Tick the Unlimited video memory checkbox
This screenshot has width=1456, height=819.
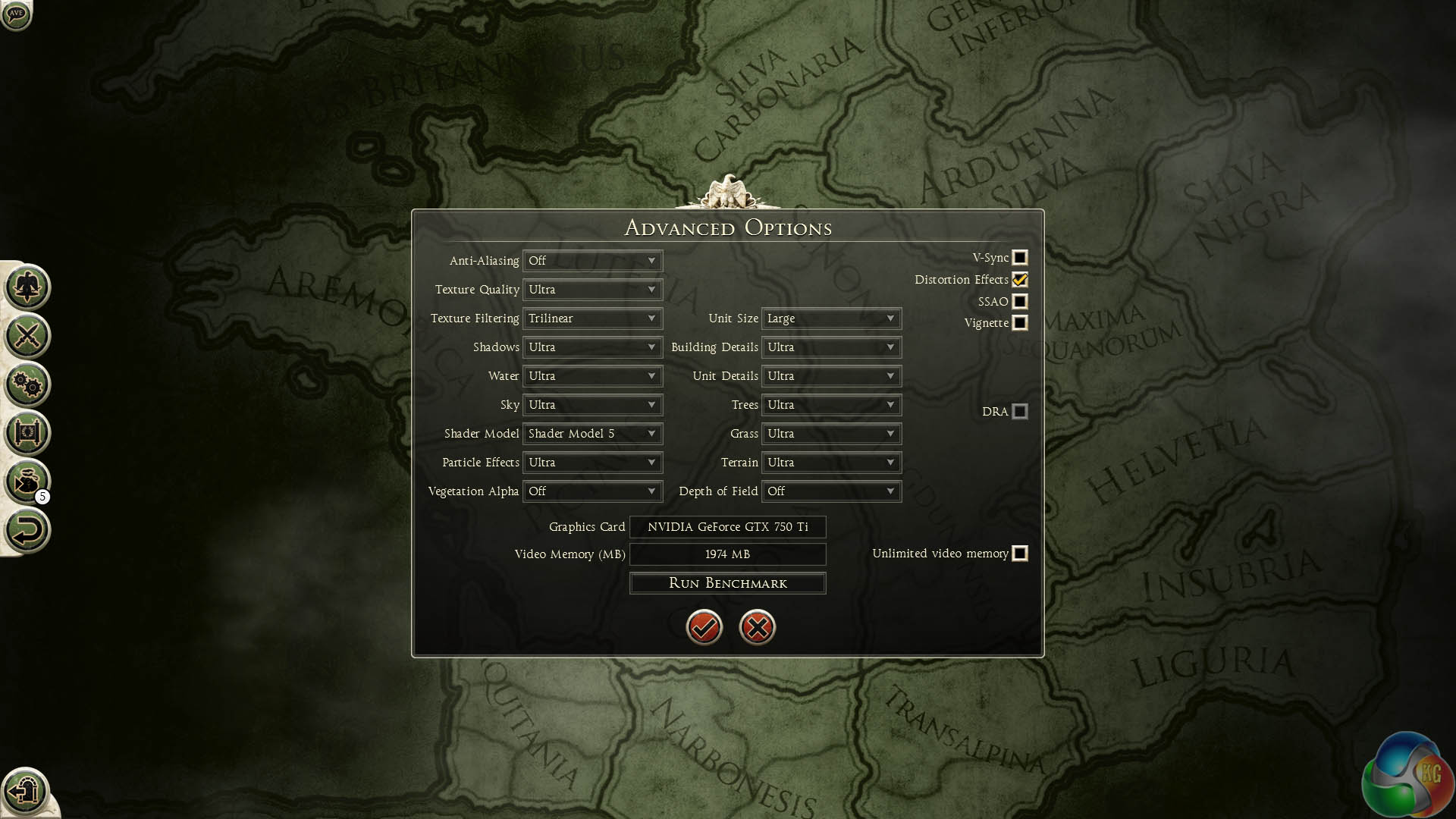coord(1020,554)
